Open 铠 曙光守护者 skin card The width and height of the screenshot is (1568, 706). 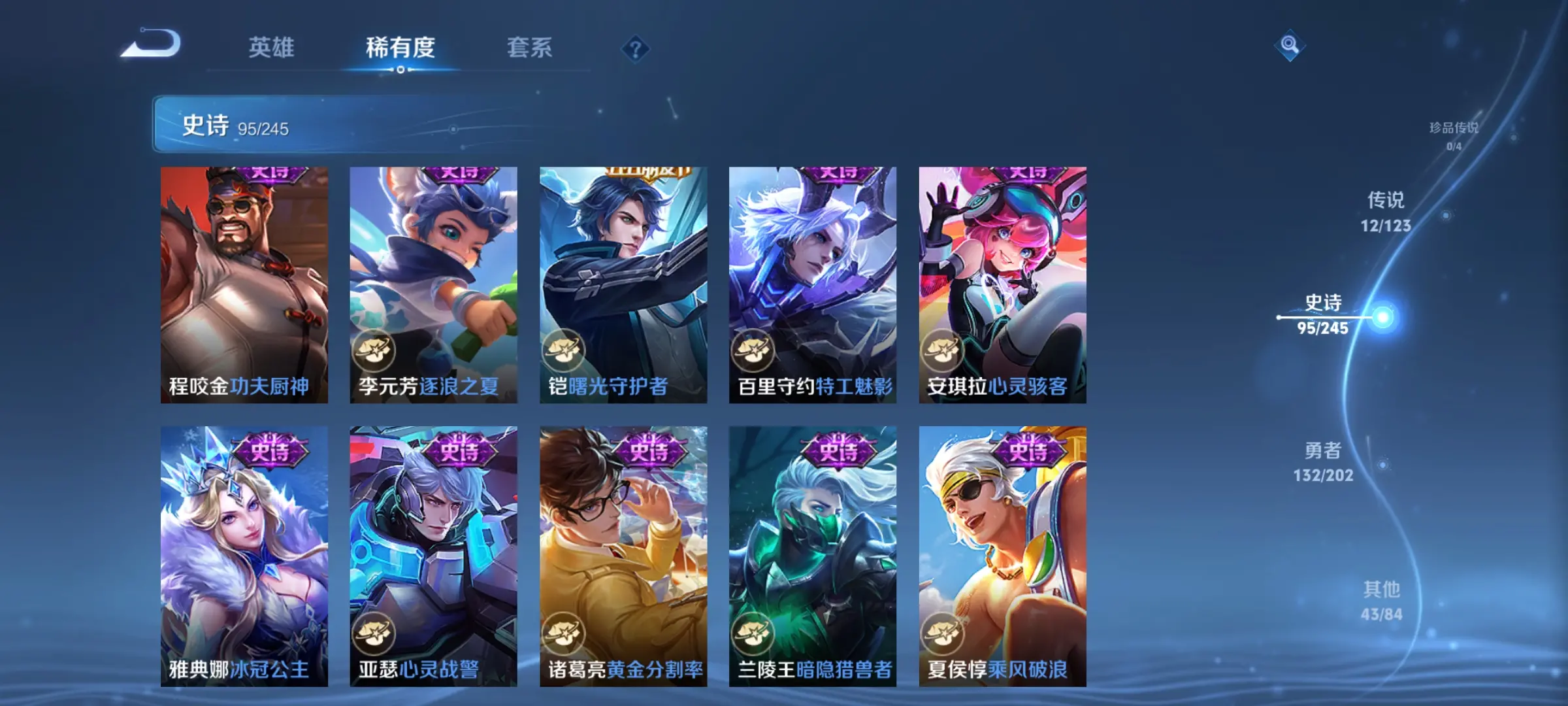tap(623, 284)
